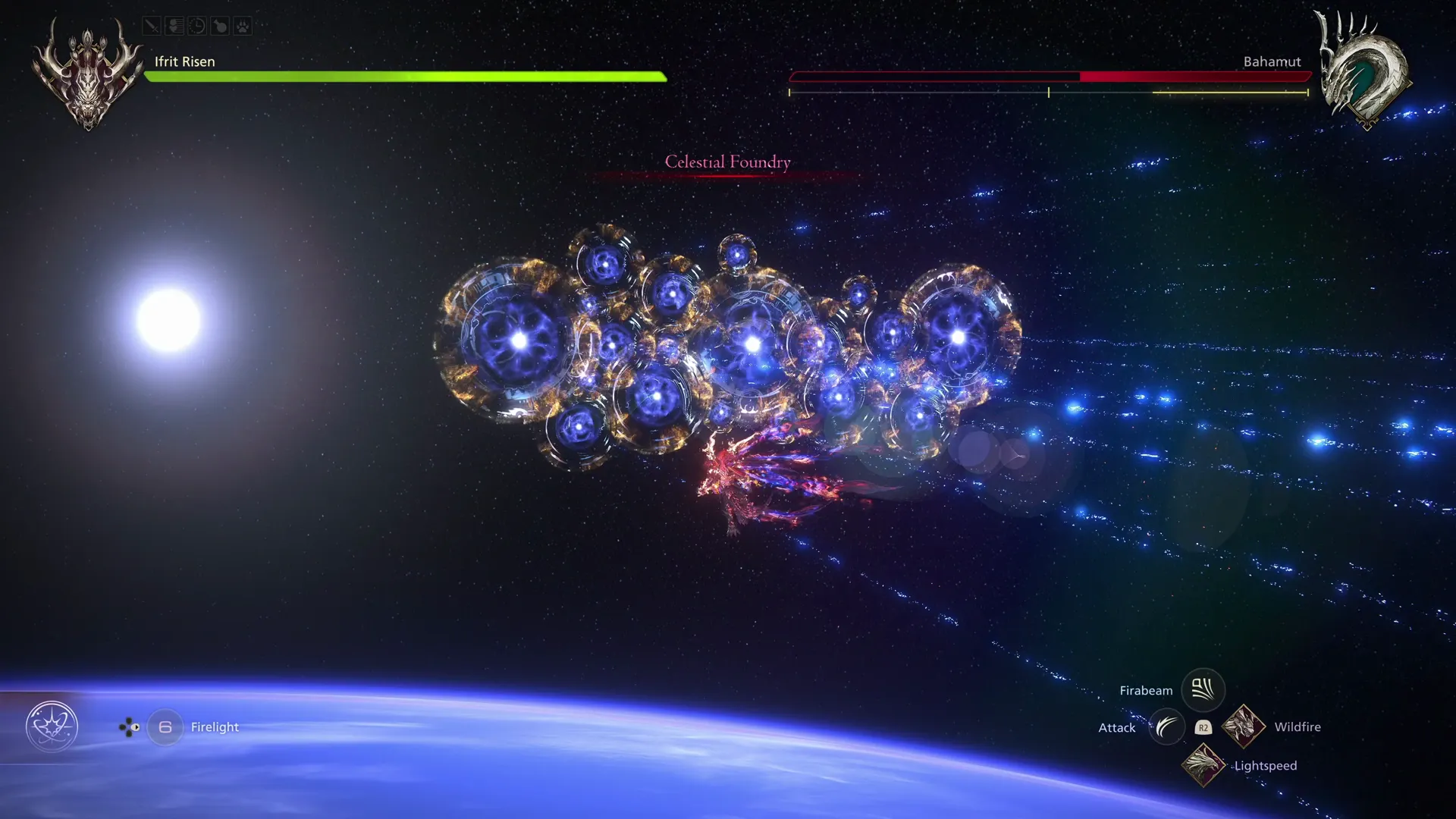Click the d-pad input indicator
Viewport: 1456px width, 819px height.
[129, 727]
